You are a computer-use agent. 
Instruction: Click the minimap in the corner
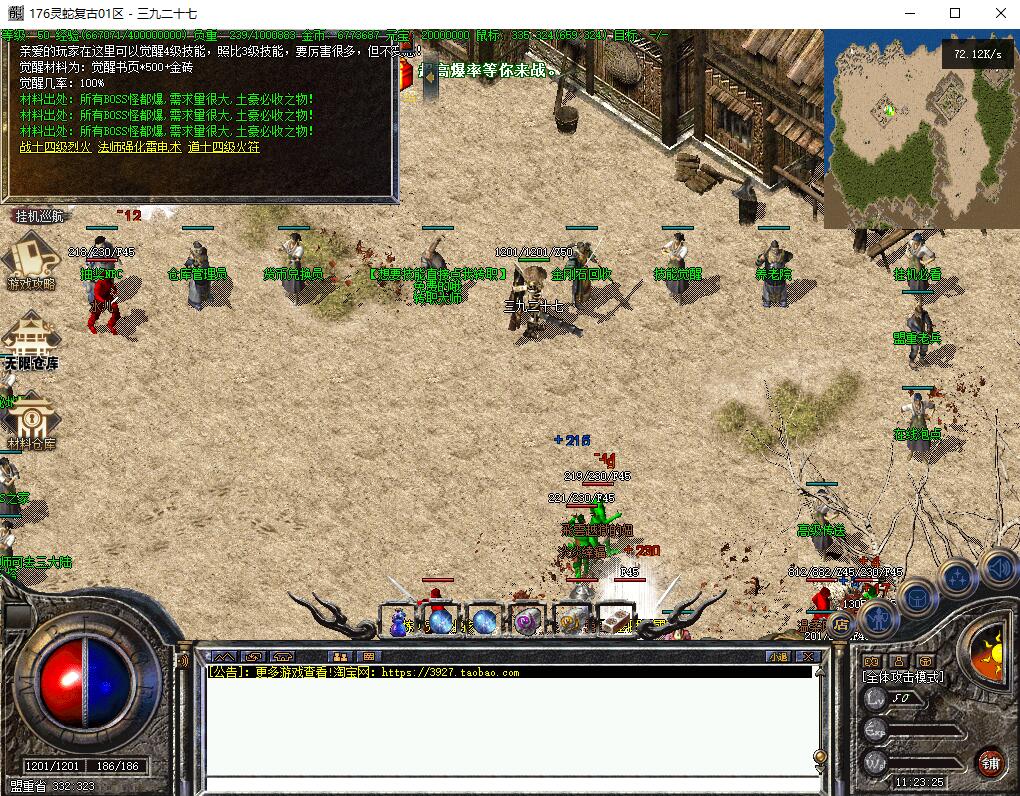pos(920,130)
